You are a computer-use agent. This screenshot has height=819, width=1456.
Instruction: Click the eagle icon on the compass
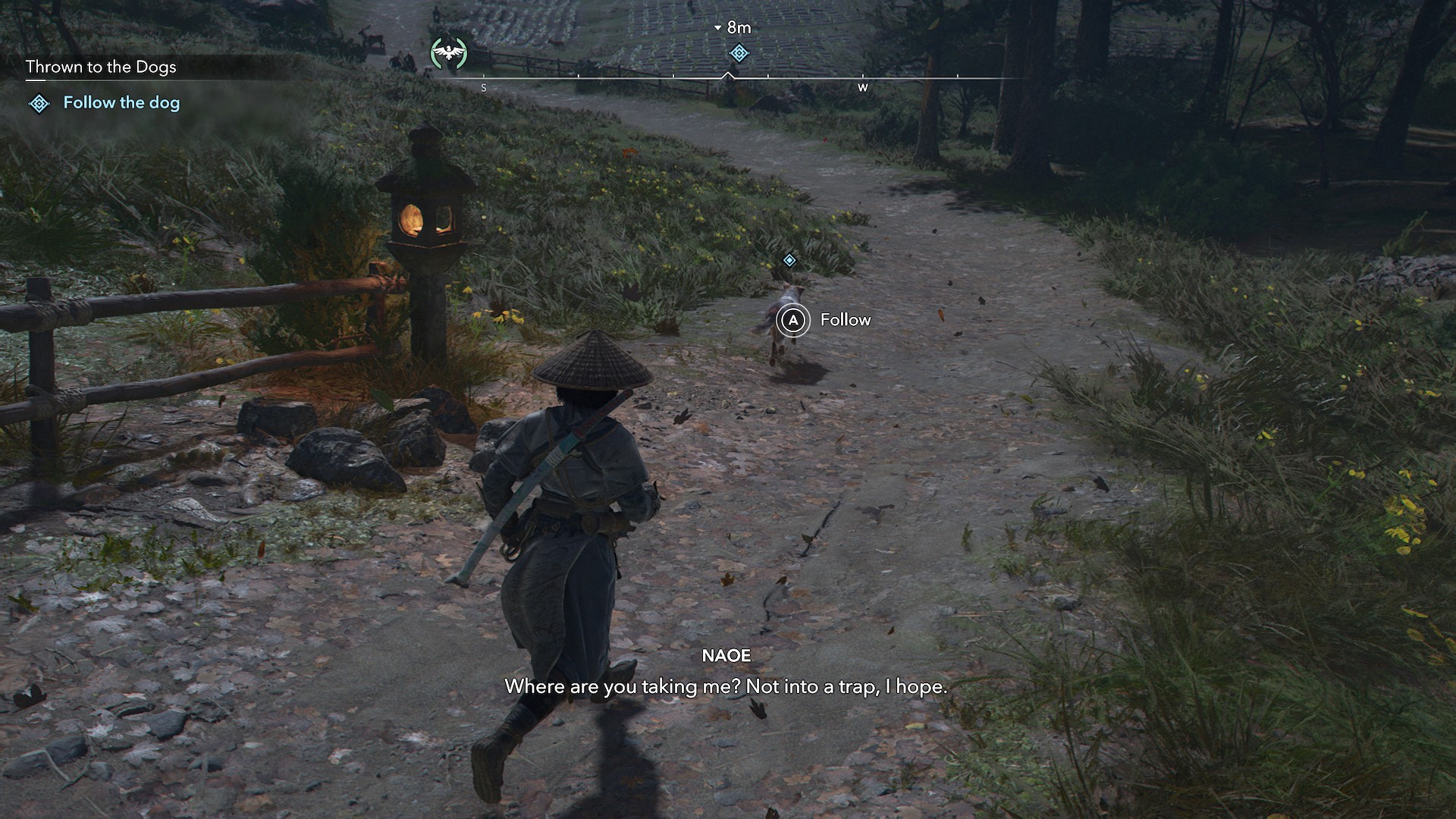pos(449,53)
